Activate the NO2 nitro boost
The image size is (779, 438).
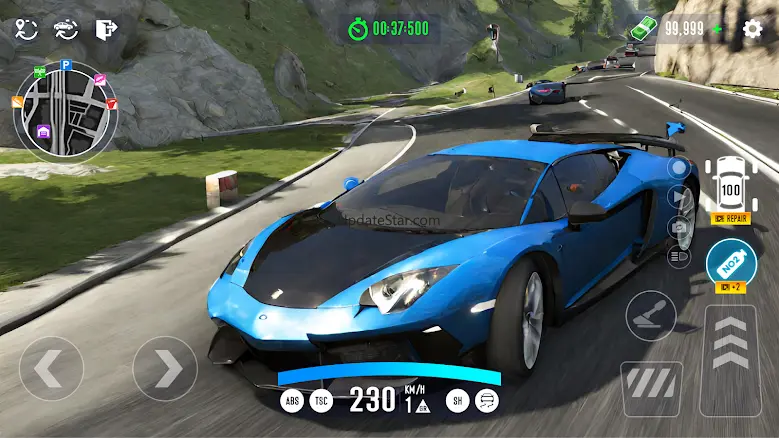point(730,264)
